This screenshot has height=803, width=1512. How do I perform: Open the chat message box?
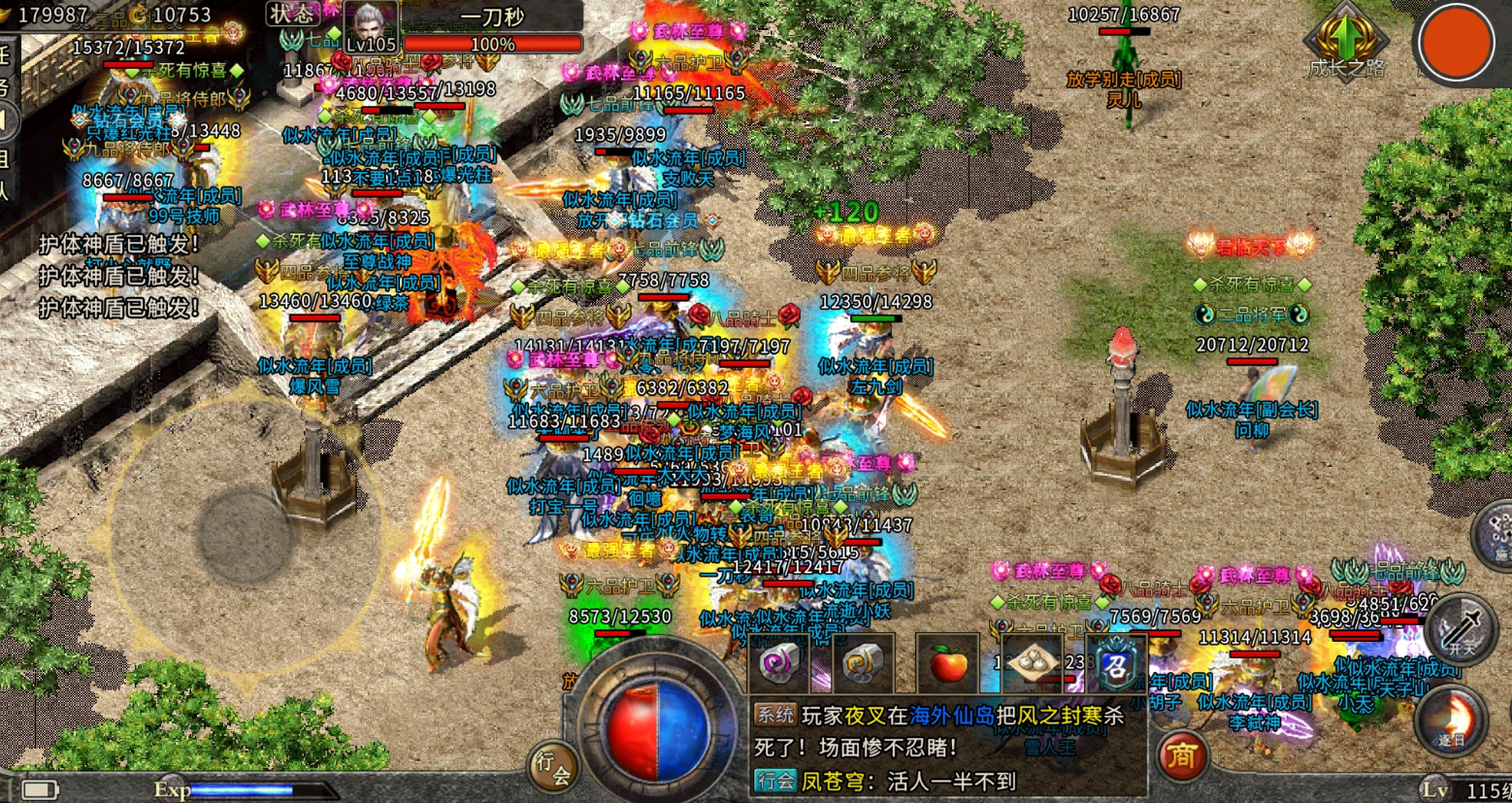(x=946, y=748)
